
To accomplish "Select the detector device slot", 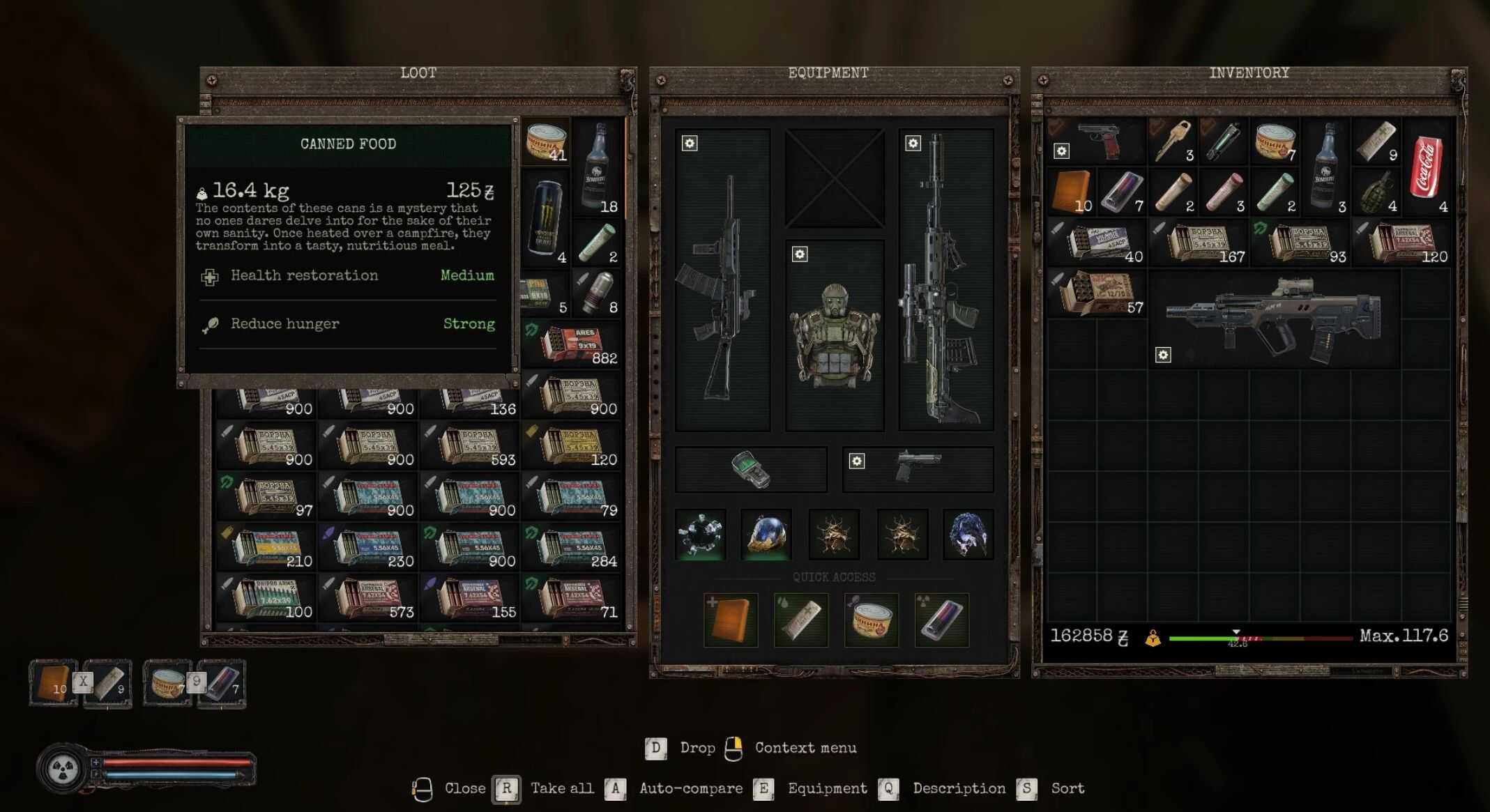I will [751, 469].
